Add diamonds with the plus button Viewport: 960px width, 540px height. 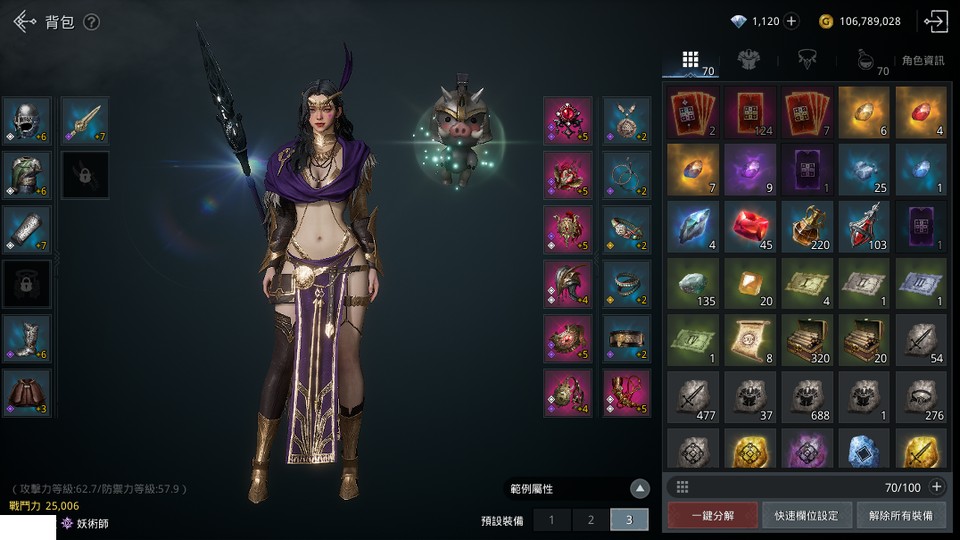tap(791, 21)
